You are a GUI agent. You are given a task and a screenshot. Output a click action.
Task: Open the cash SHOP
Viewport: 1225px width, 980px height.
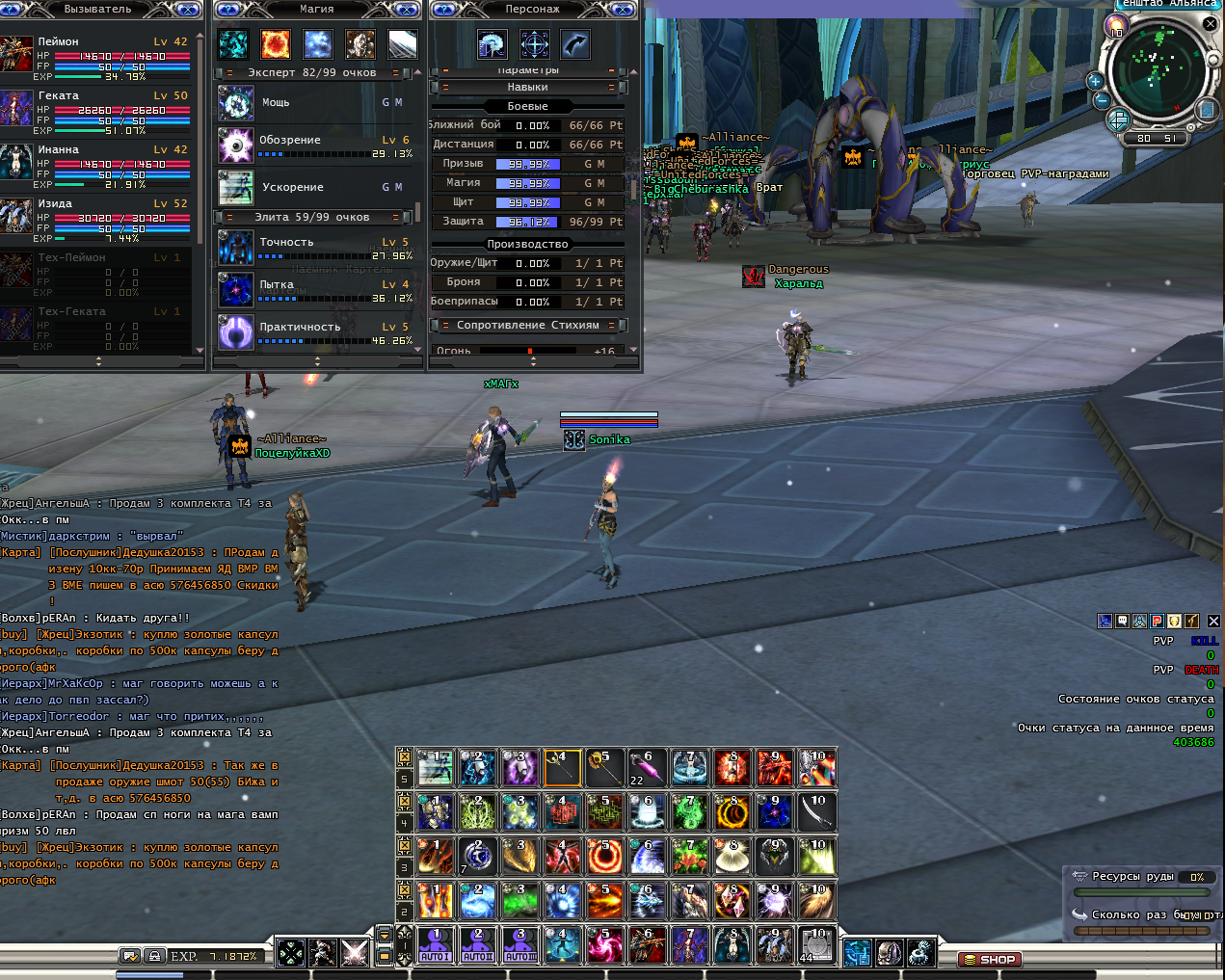990,960
